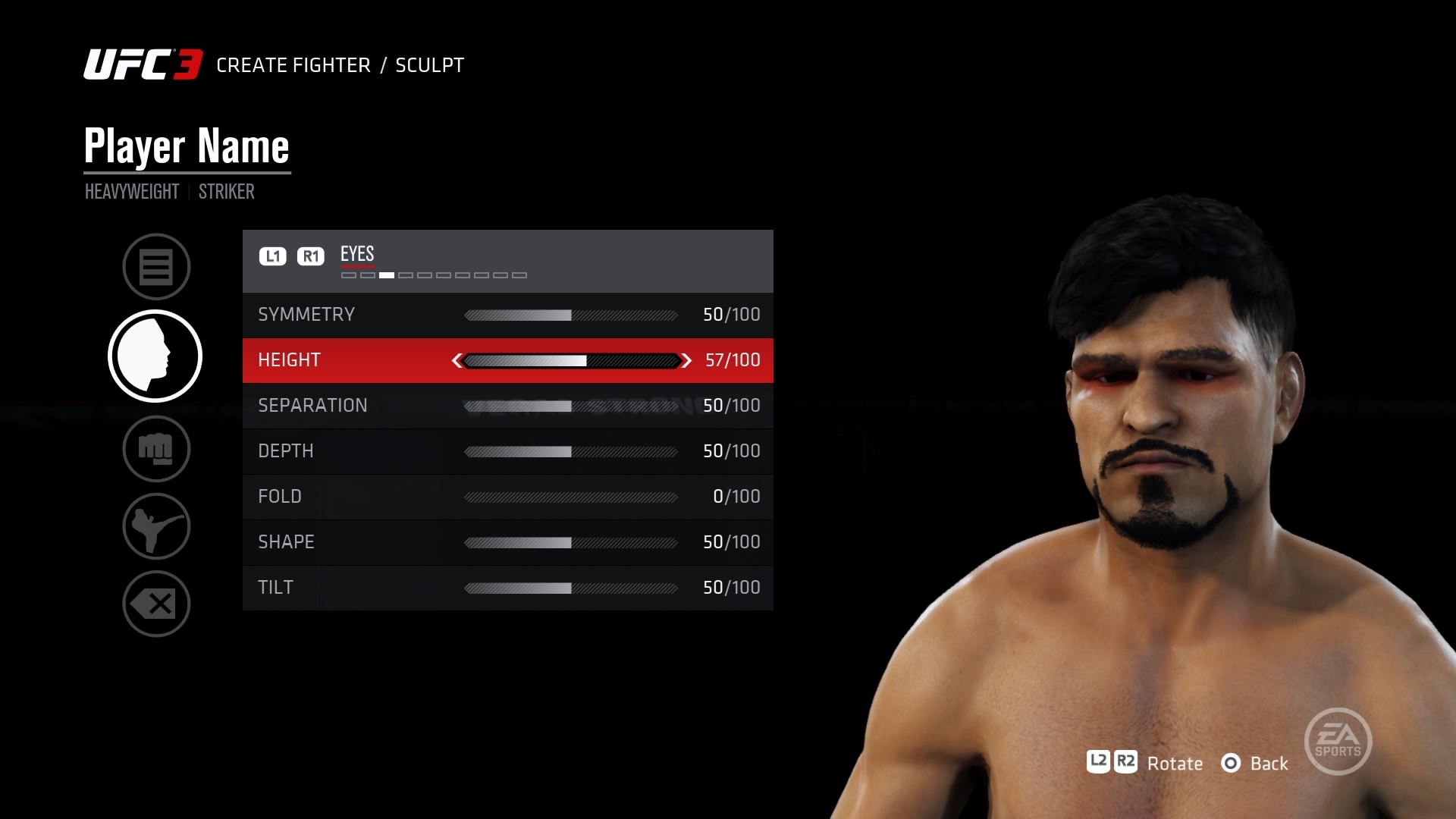1456x819 pixels.
Task: Click the delete backspace icon
Action: 156,604
